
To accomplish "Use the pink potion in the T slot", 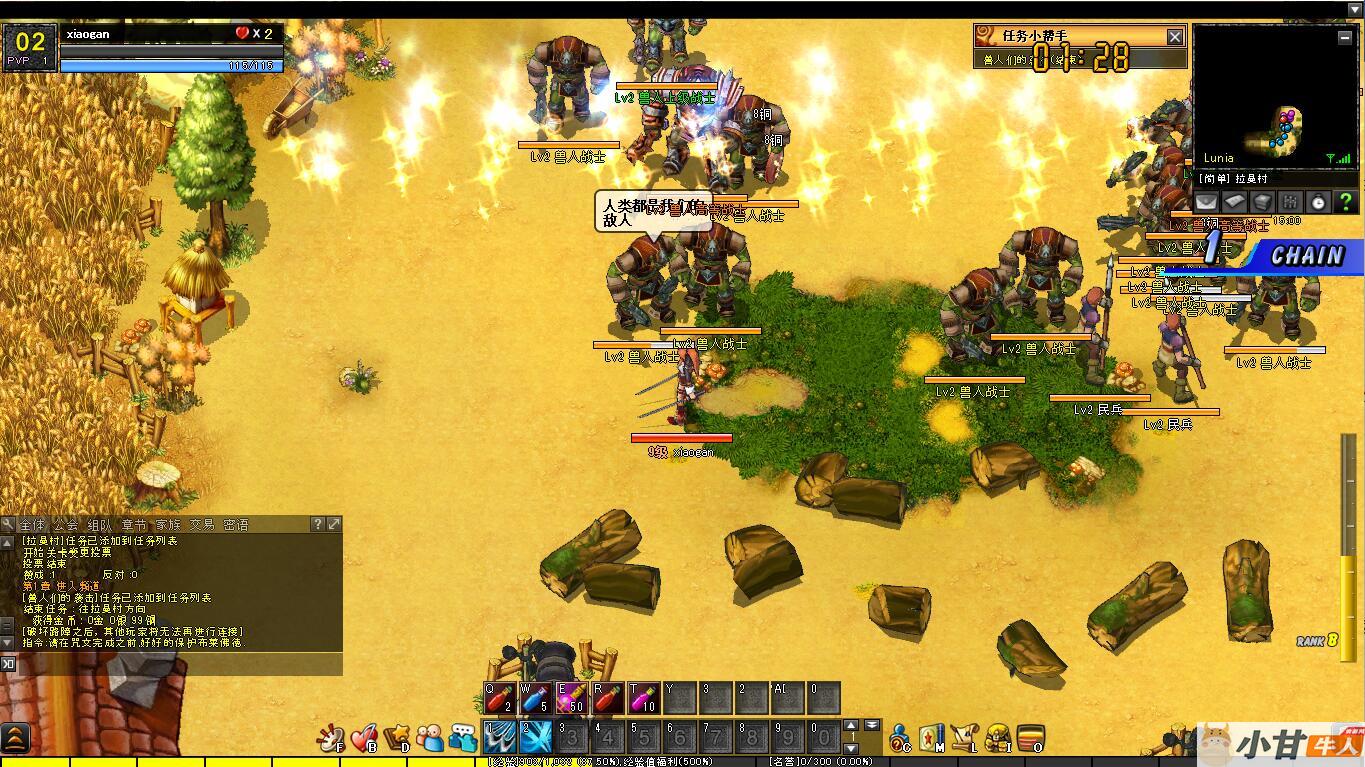I will (x=643, y=698).
